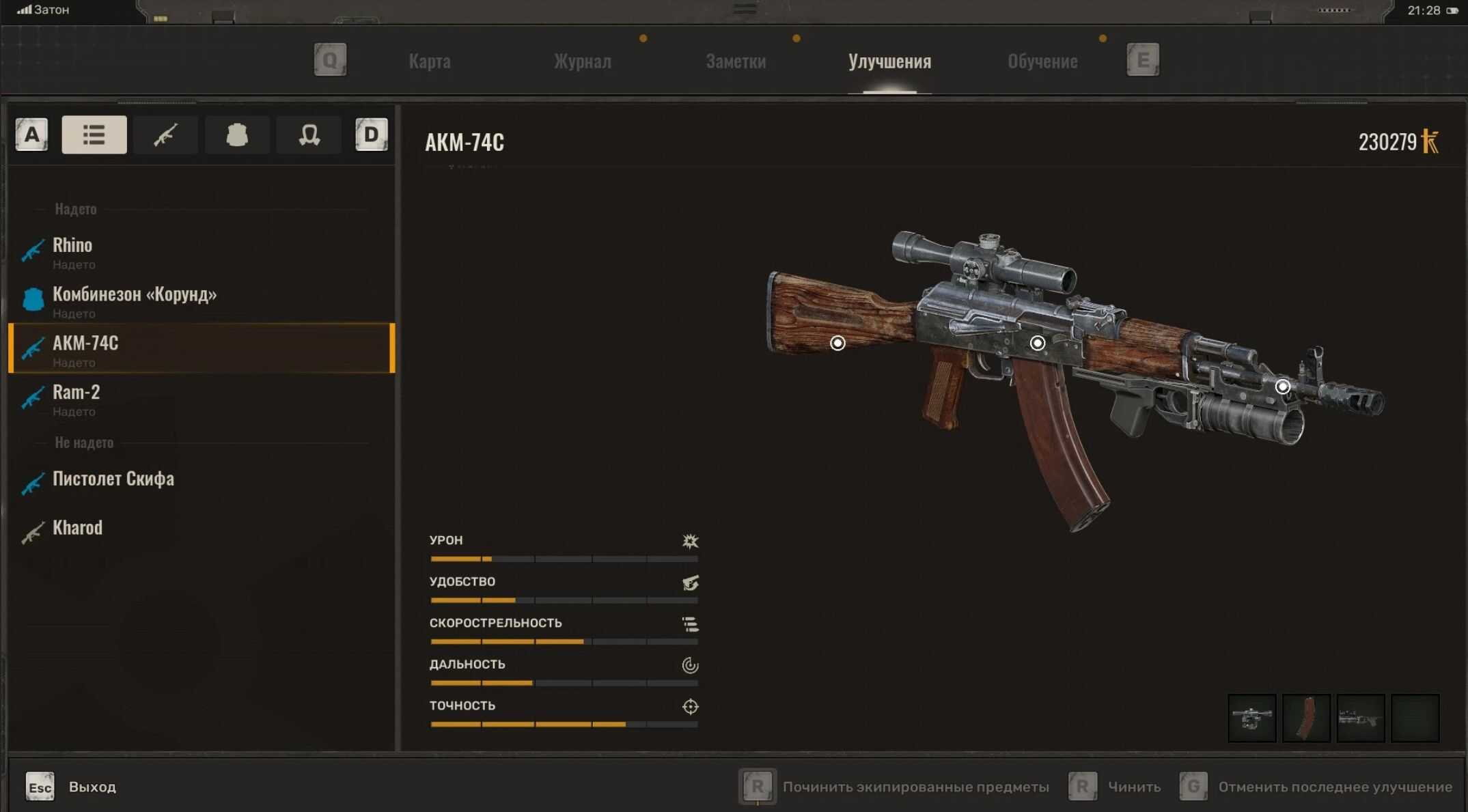View the magazine attachment thumbnail
The width and height of the screenshot is (1468, 812).
[1306, 718]
